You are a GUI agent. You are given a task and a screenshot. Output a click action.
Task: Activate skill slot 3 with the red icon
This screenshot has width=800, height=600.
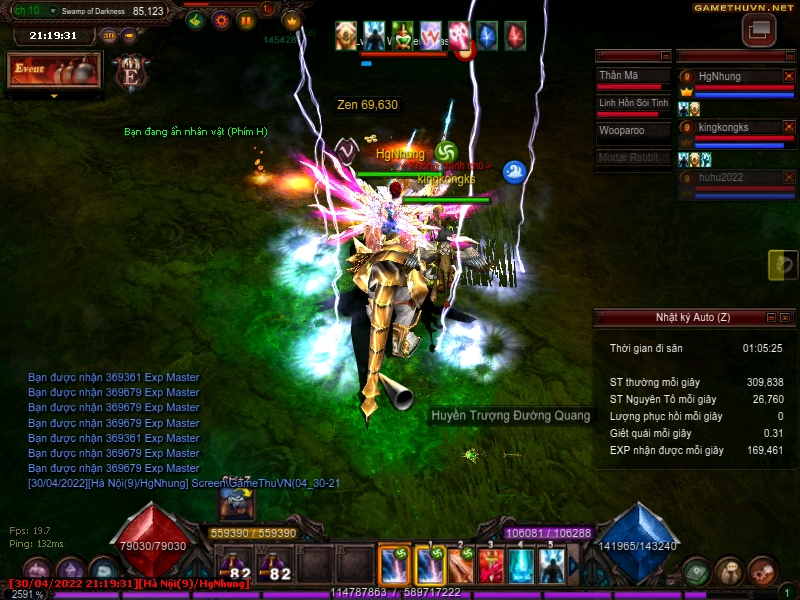pos(490,567)
